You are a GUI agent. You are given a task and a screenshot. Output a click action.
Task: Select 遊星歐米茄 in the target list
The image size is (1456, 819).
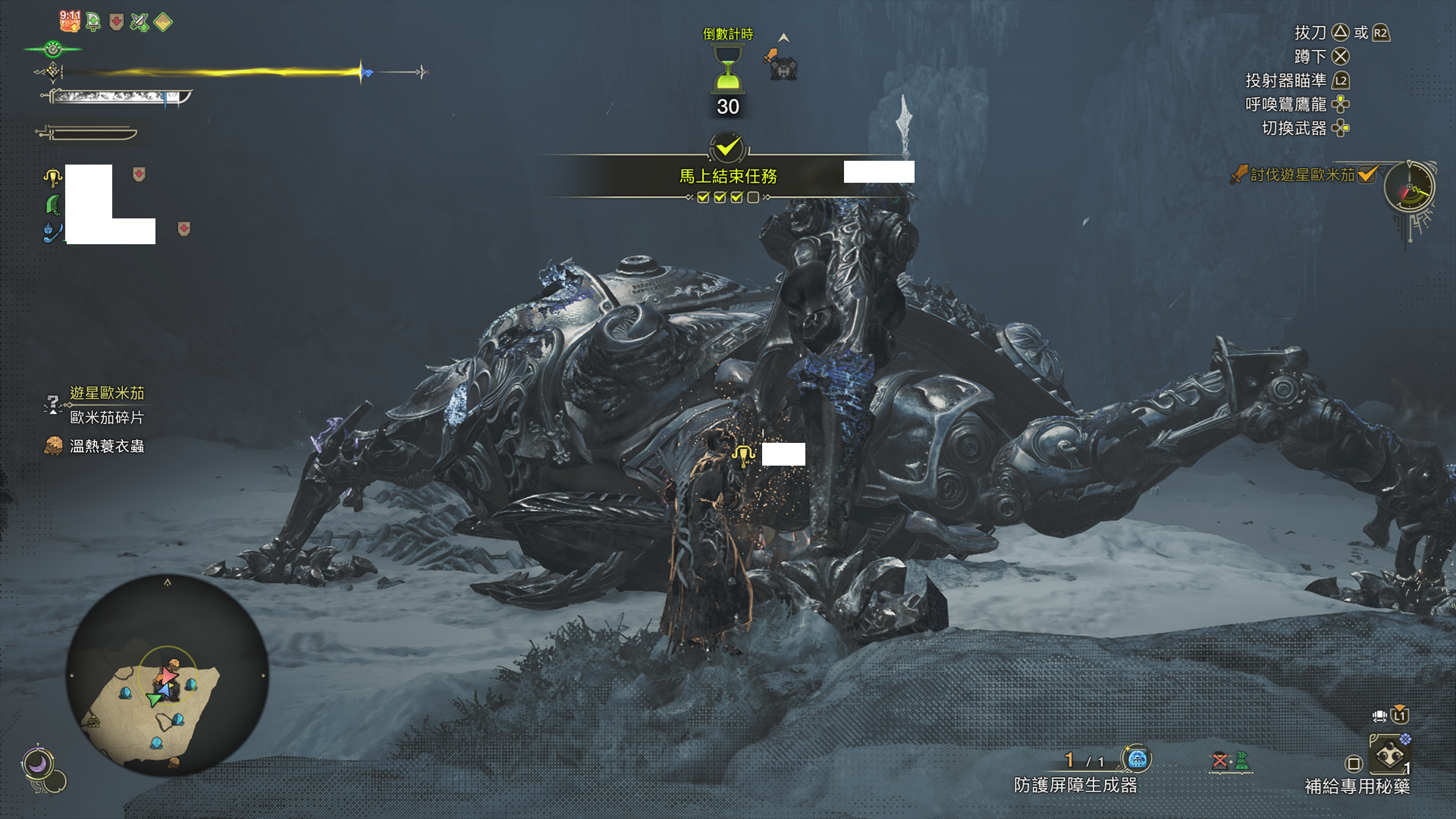107,393
